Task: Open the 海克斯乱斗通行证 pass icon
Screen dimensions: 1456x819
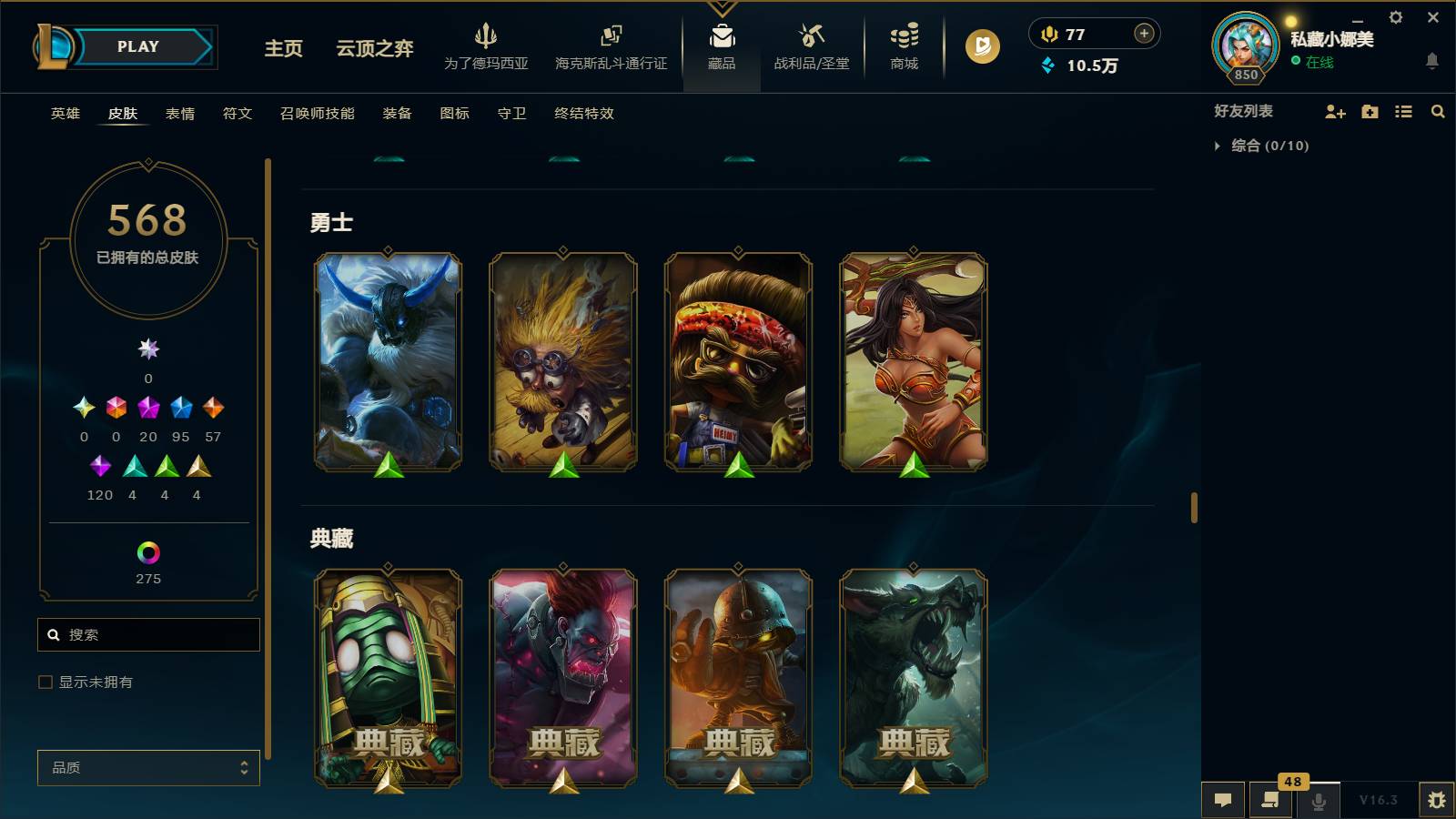Action: click(x=610, y=41)
